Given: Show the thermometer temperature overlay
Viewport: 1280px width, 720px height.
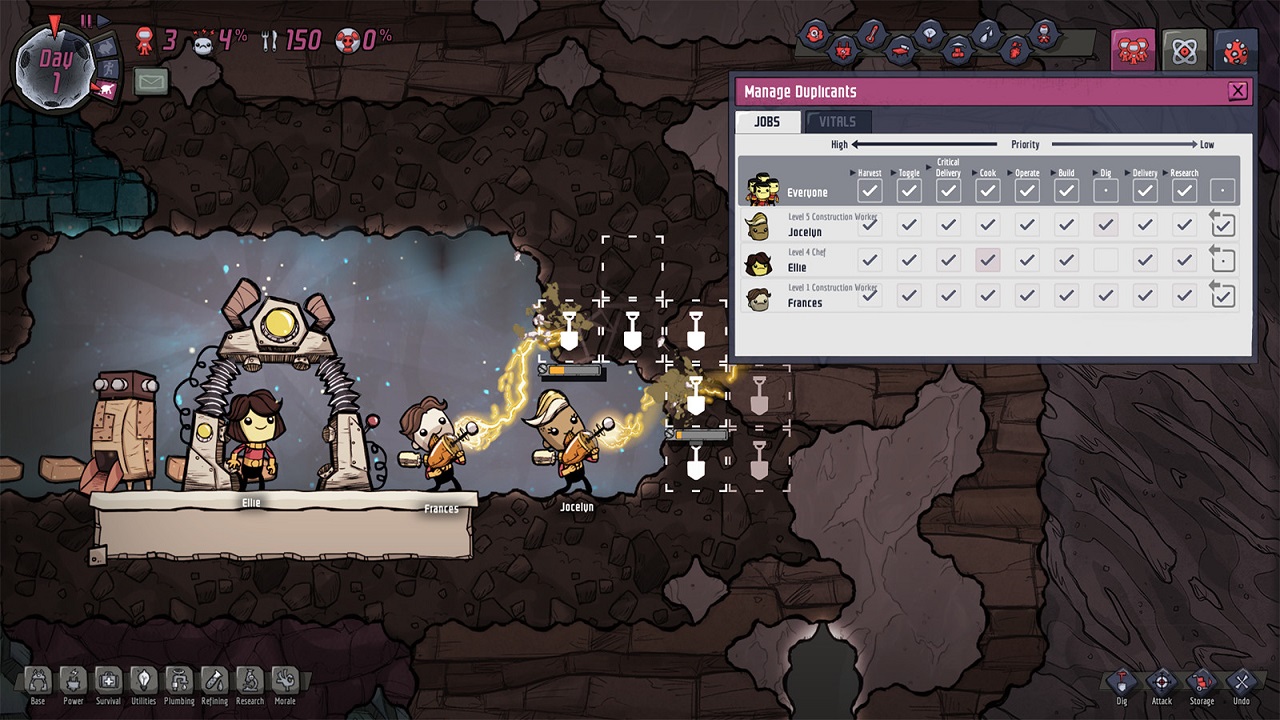Looking at the screenshot, I should point(871,35).
